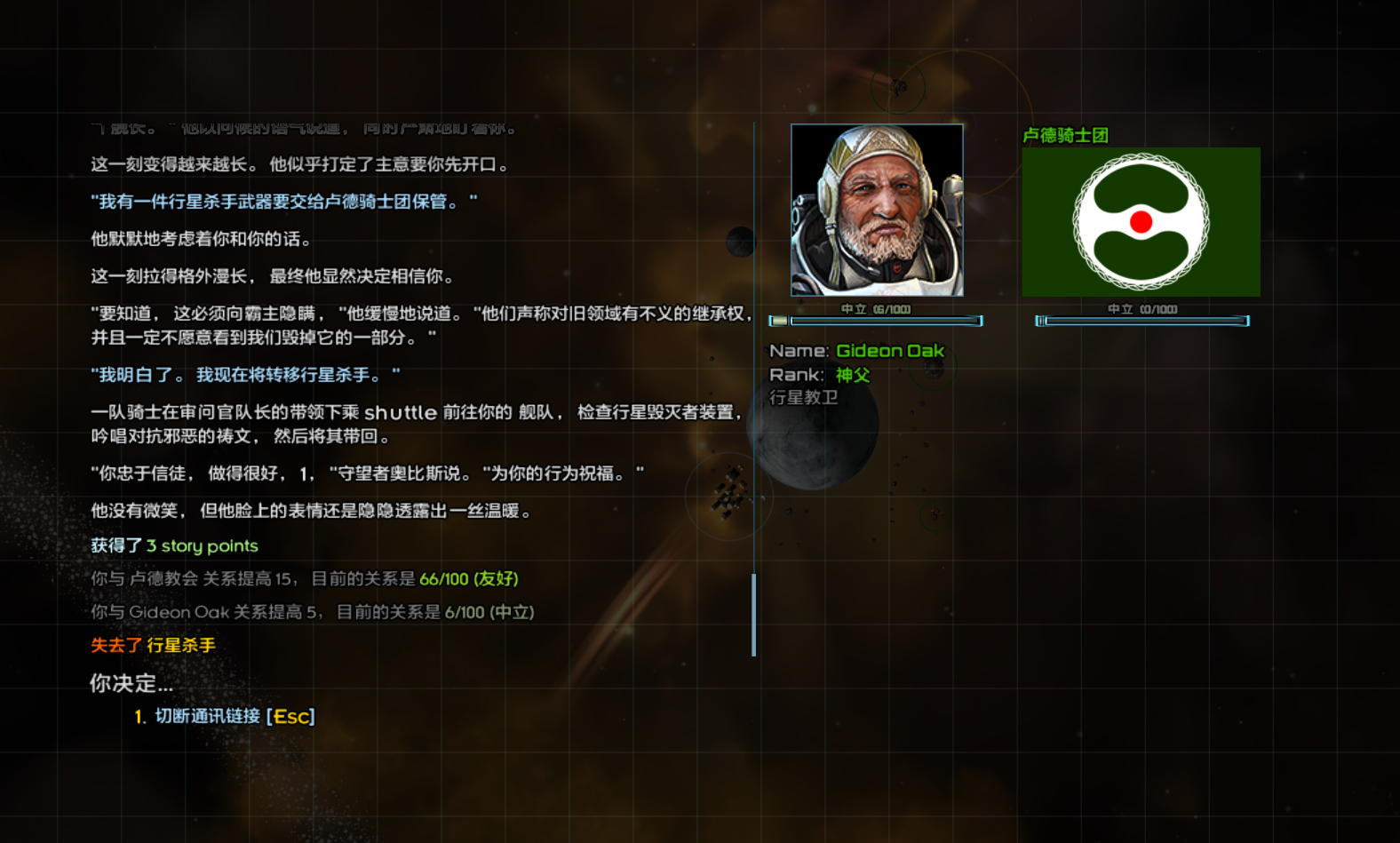Viewport: 1400px width, 843px height.
Task: Click the orange '失去了 行星杀手' message
Action: 153,645
